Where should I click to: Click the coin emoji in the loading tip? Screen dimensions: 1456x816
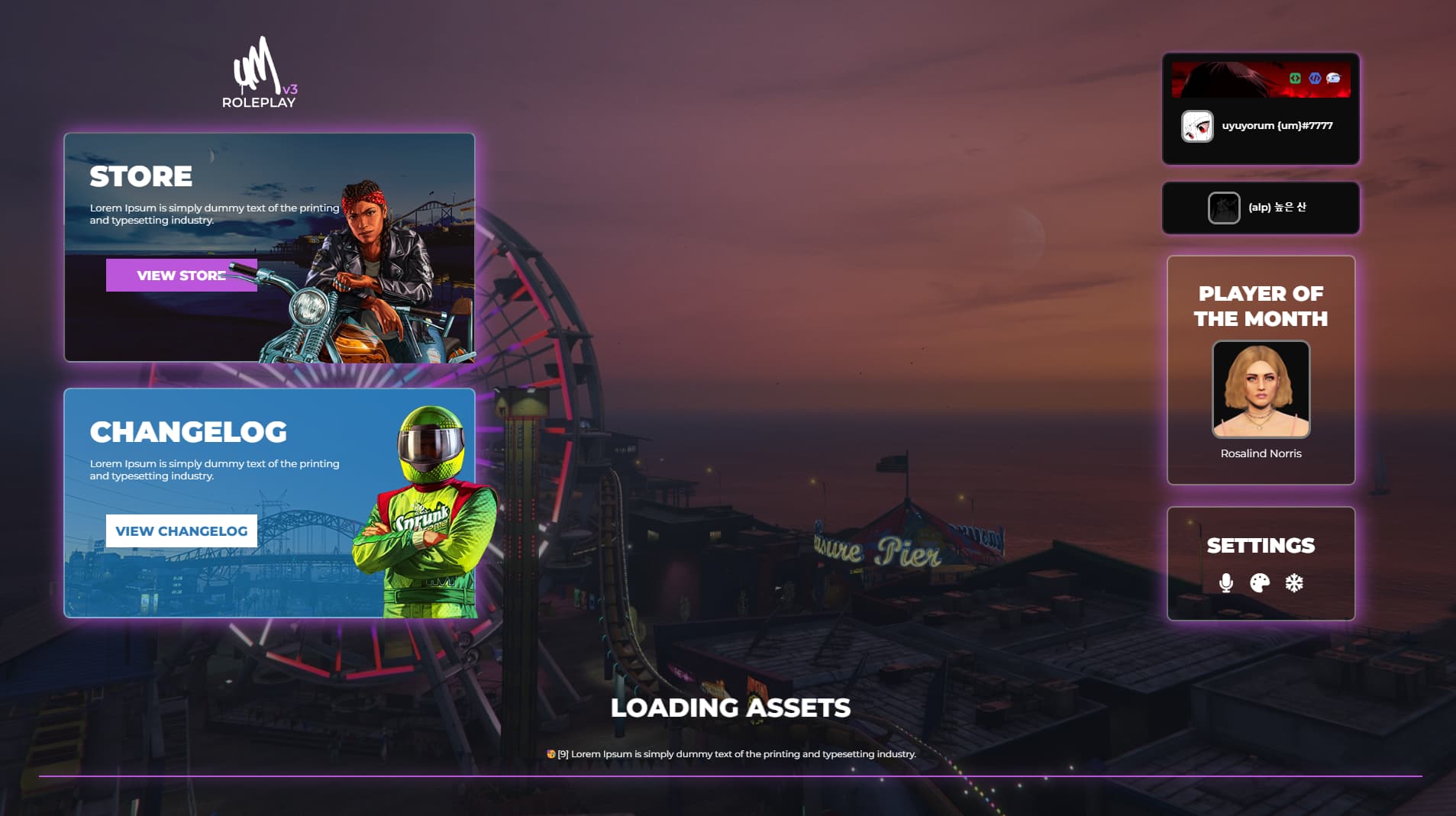[551, 753]
